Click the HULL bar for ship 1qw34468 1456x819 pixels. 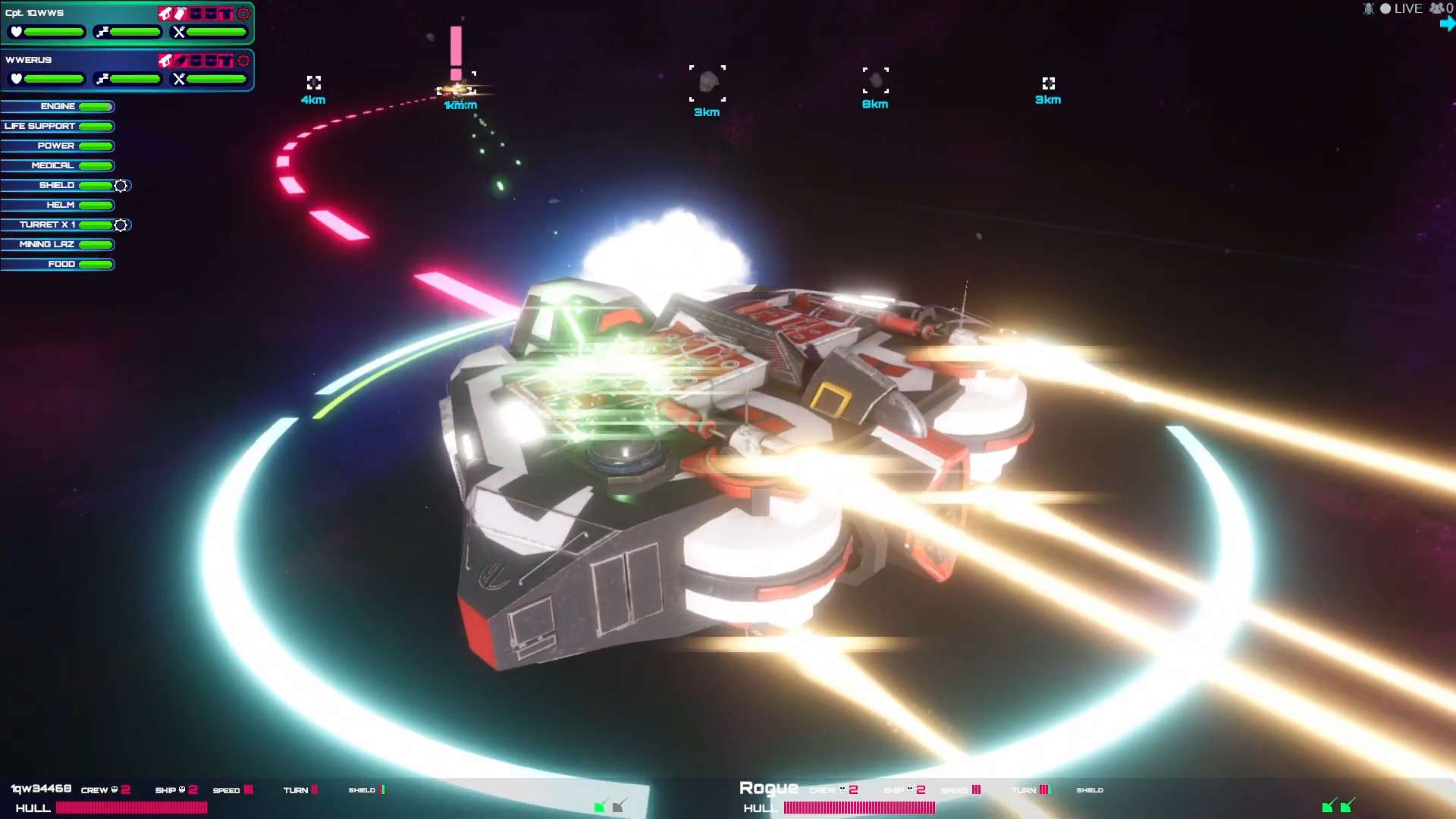131,808
